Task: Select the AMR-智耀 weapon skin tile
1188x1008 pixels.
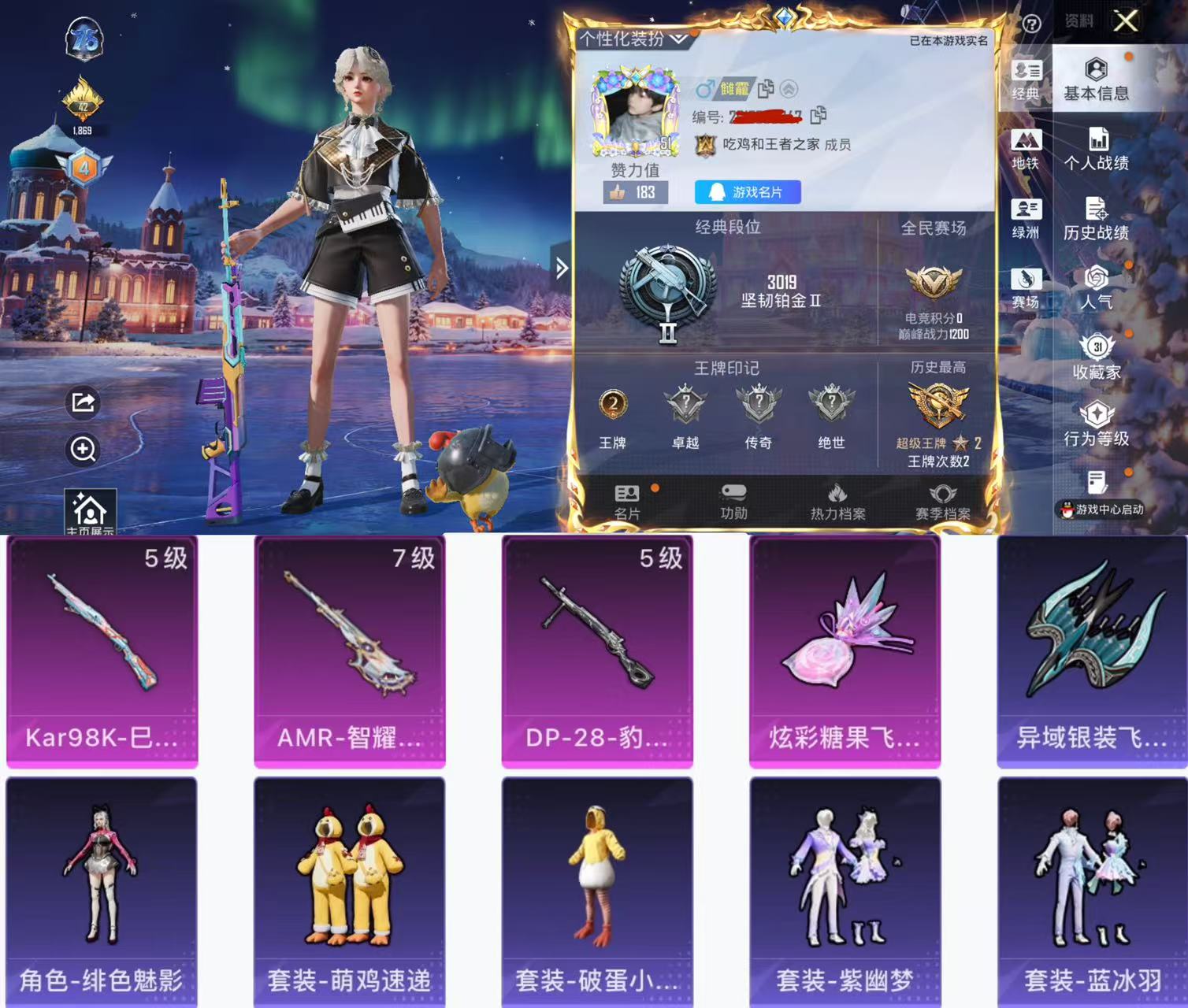Action: pyautogui.click(x=349, y=650)
